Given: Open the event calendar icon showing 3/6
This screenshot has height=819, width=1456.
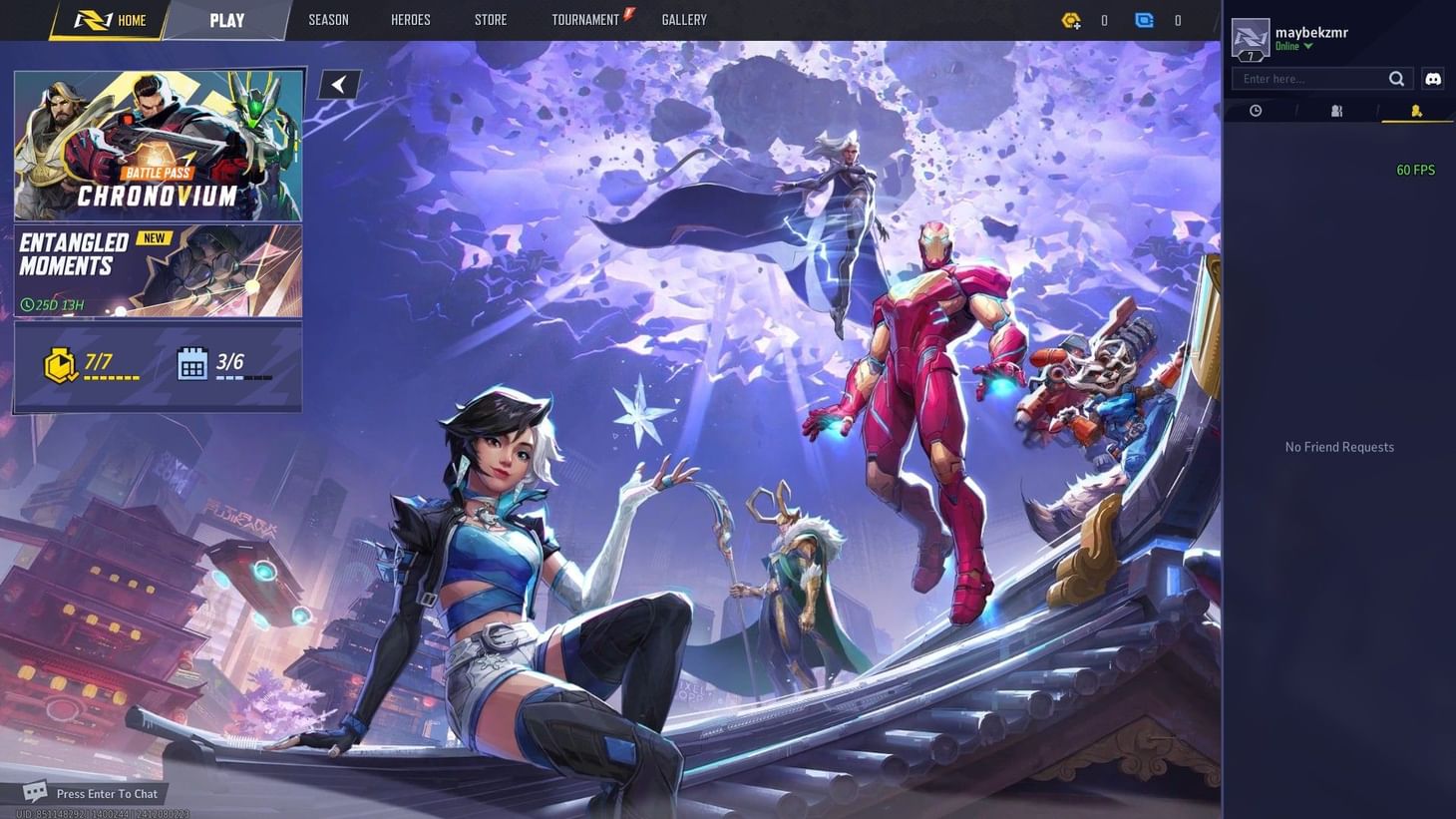Looking at the screenshot, I should (x=192, y=363).
